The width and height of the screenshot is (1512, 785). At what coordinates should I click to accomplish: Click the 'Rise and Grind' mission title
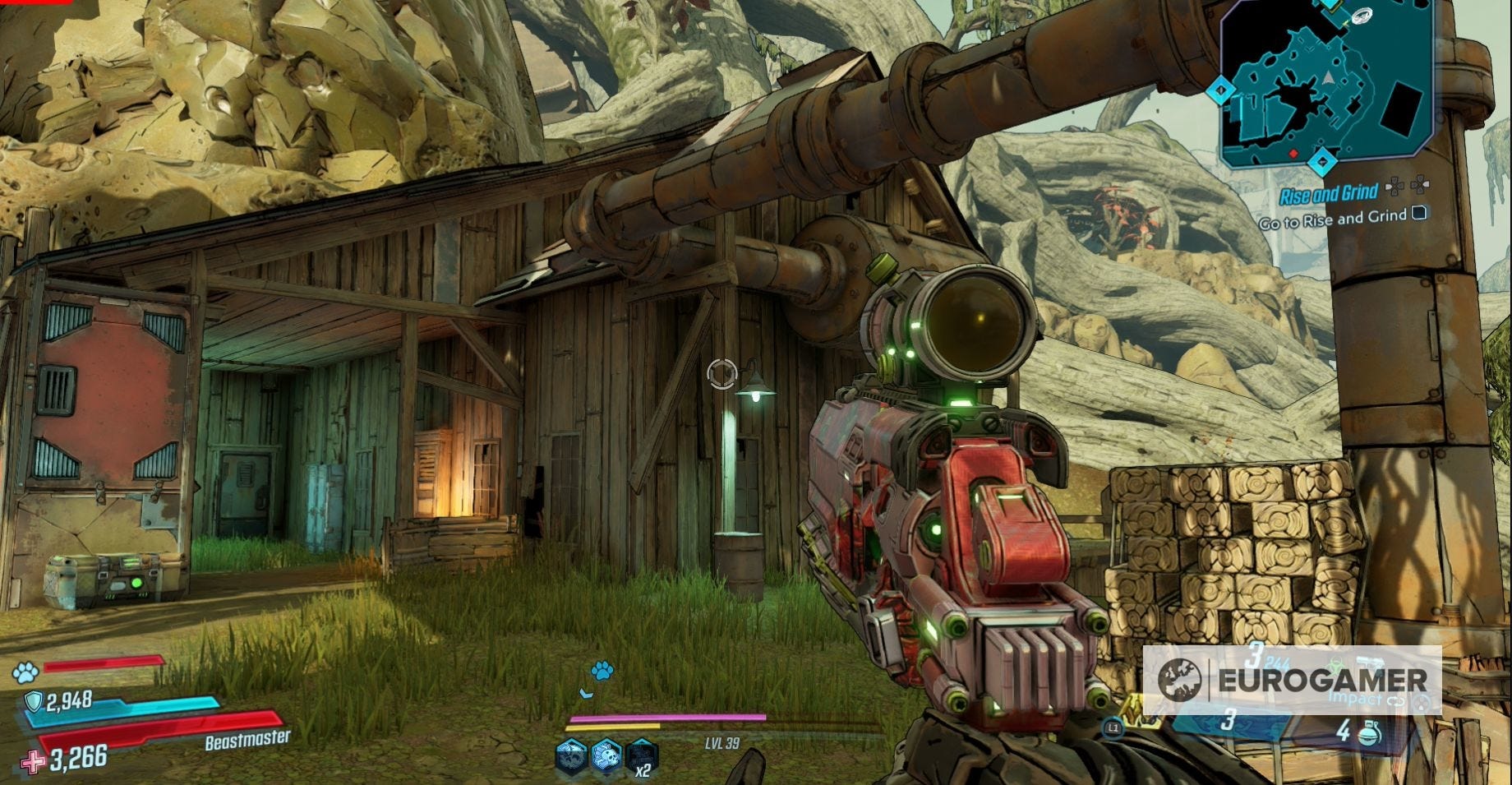click(x=1330, y=193)
